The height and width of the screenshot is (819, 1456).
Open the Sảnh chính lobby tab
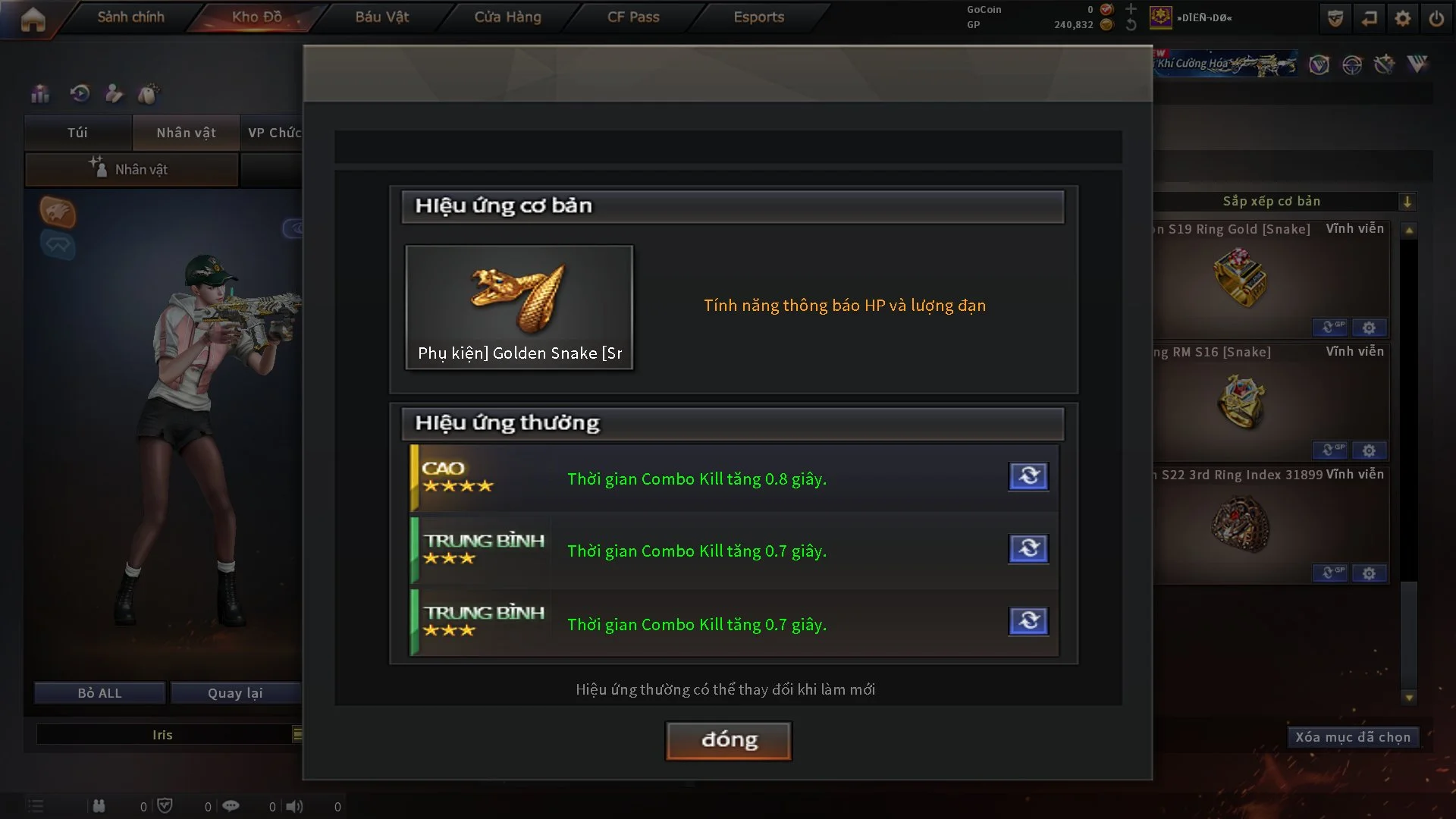point(130,17)
